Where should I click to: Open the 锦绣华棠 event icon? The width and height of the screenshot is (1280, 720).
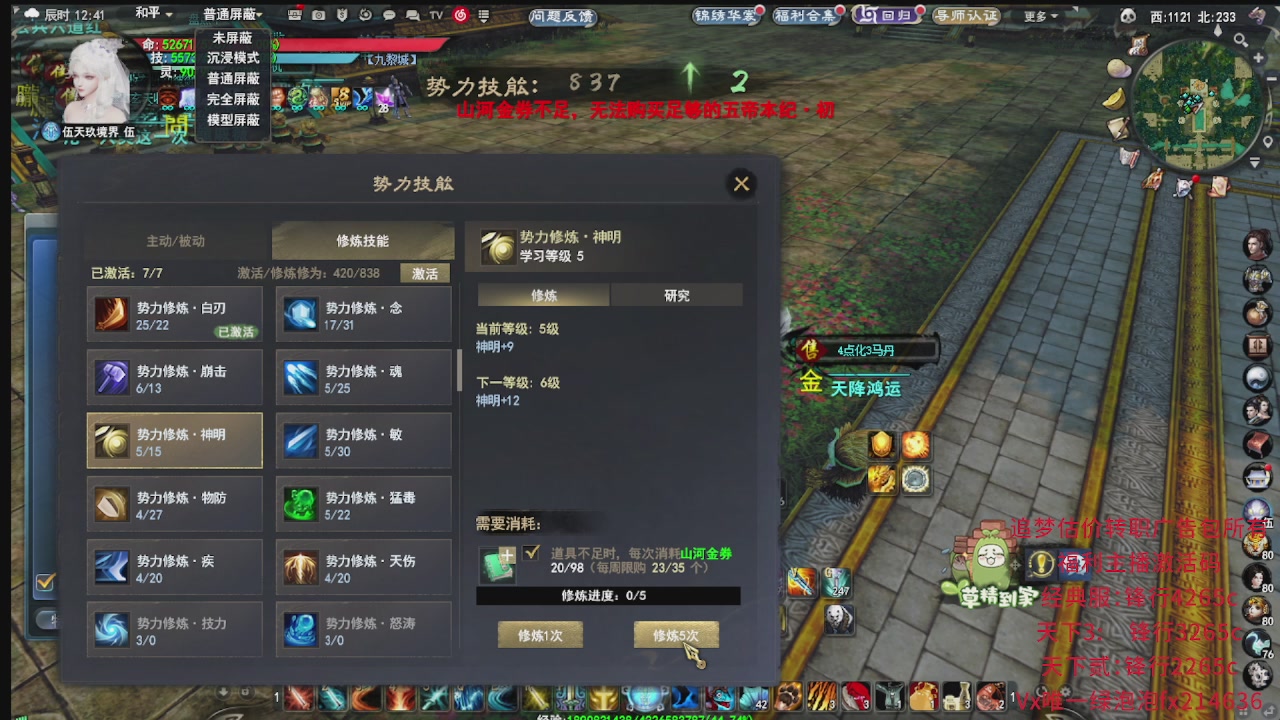(x=724, y=16)
